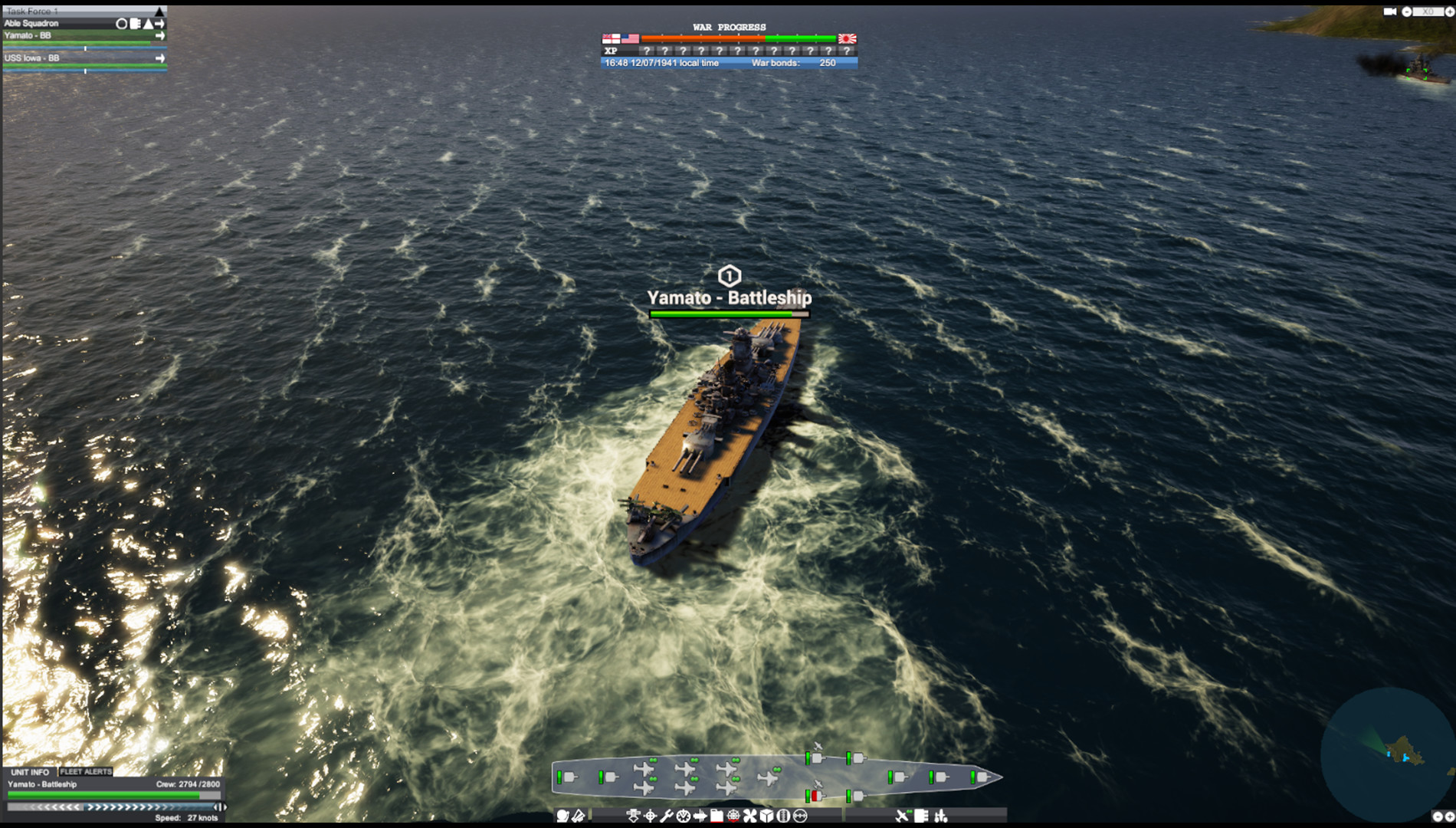Click the crosshair targeting icon
The image size is (1456, 828).
[x=651, y=816]
